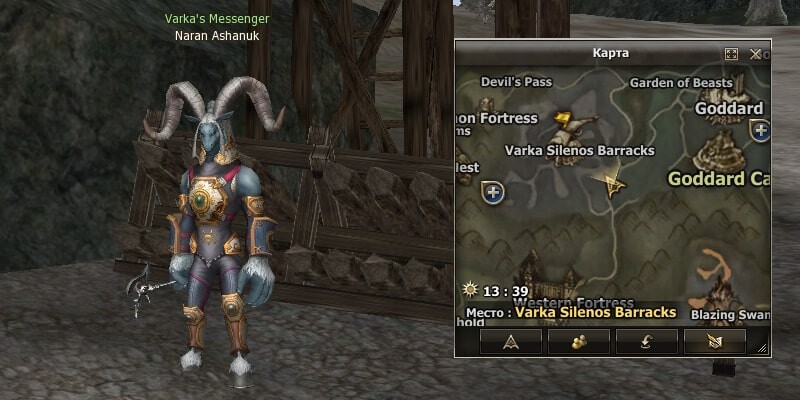Screen dimensions: 800x400
Task: Select the Devil's Pass location label
Action: coord(515,82)
